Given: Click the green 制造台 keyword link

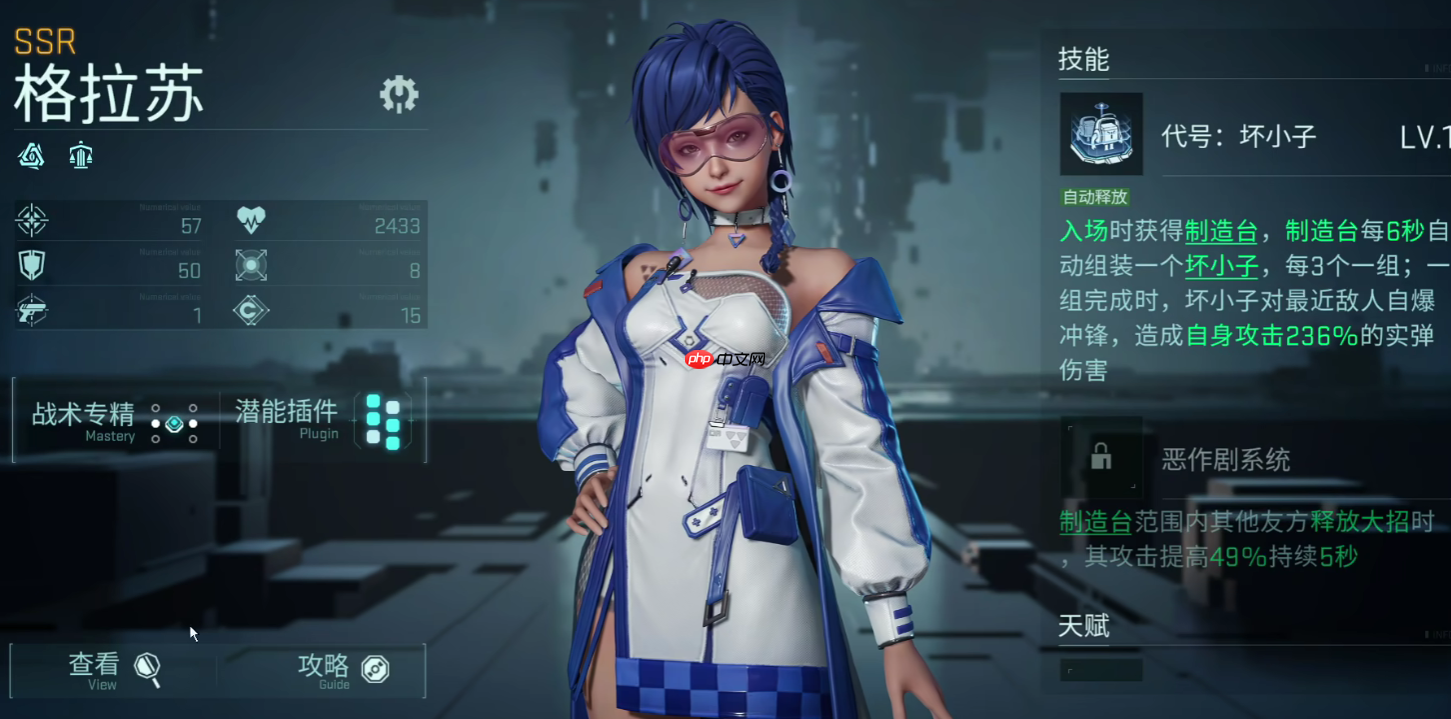Looking at the screenshot, I should point(1220,232).
